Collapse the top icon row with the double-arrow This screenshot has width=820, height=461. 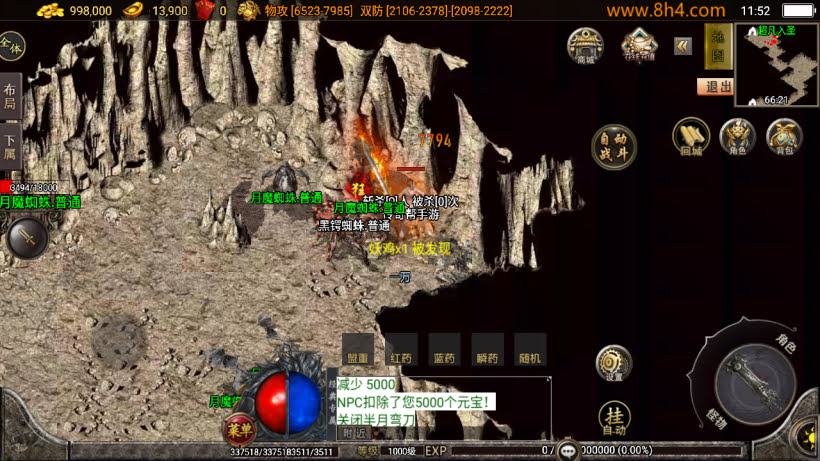683,45
